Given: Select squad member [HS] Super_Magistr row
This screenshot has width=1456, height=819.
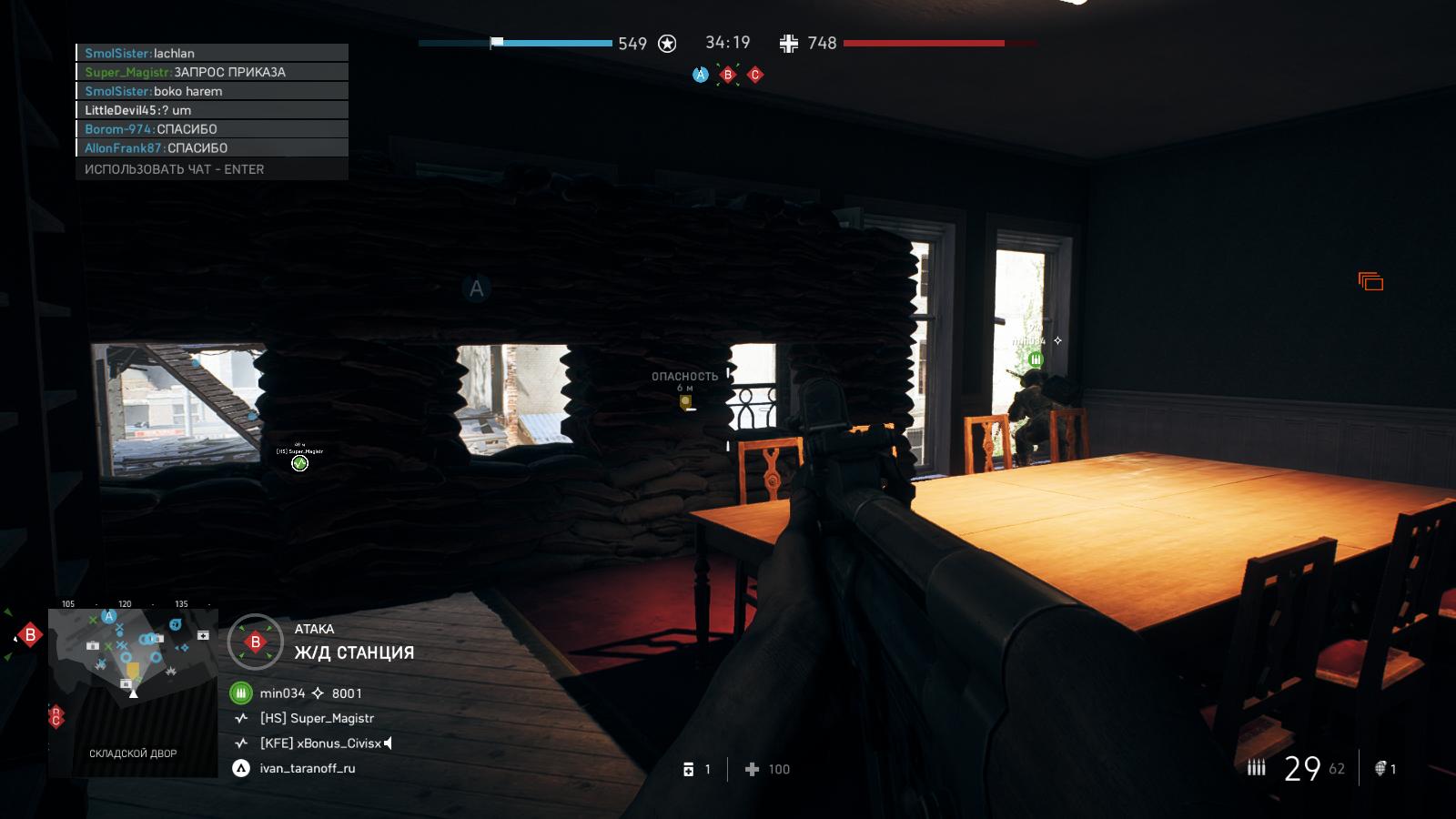Looking at the screenshot, I should pyautogui.click(x=316, y=718).
